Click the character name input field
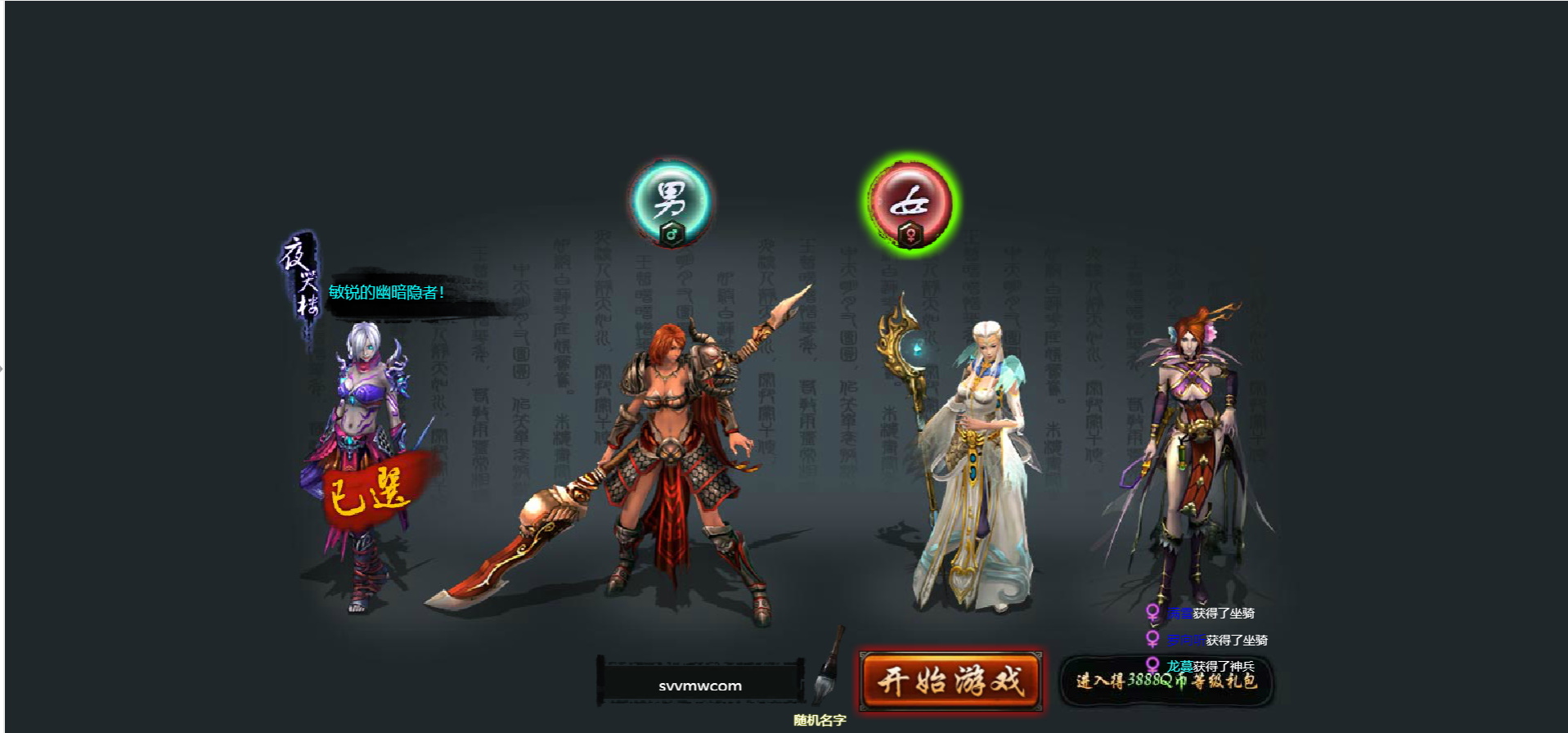This screenshot has width=1568, height=733. click(700, 686)
